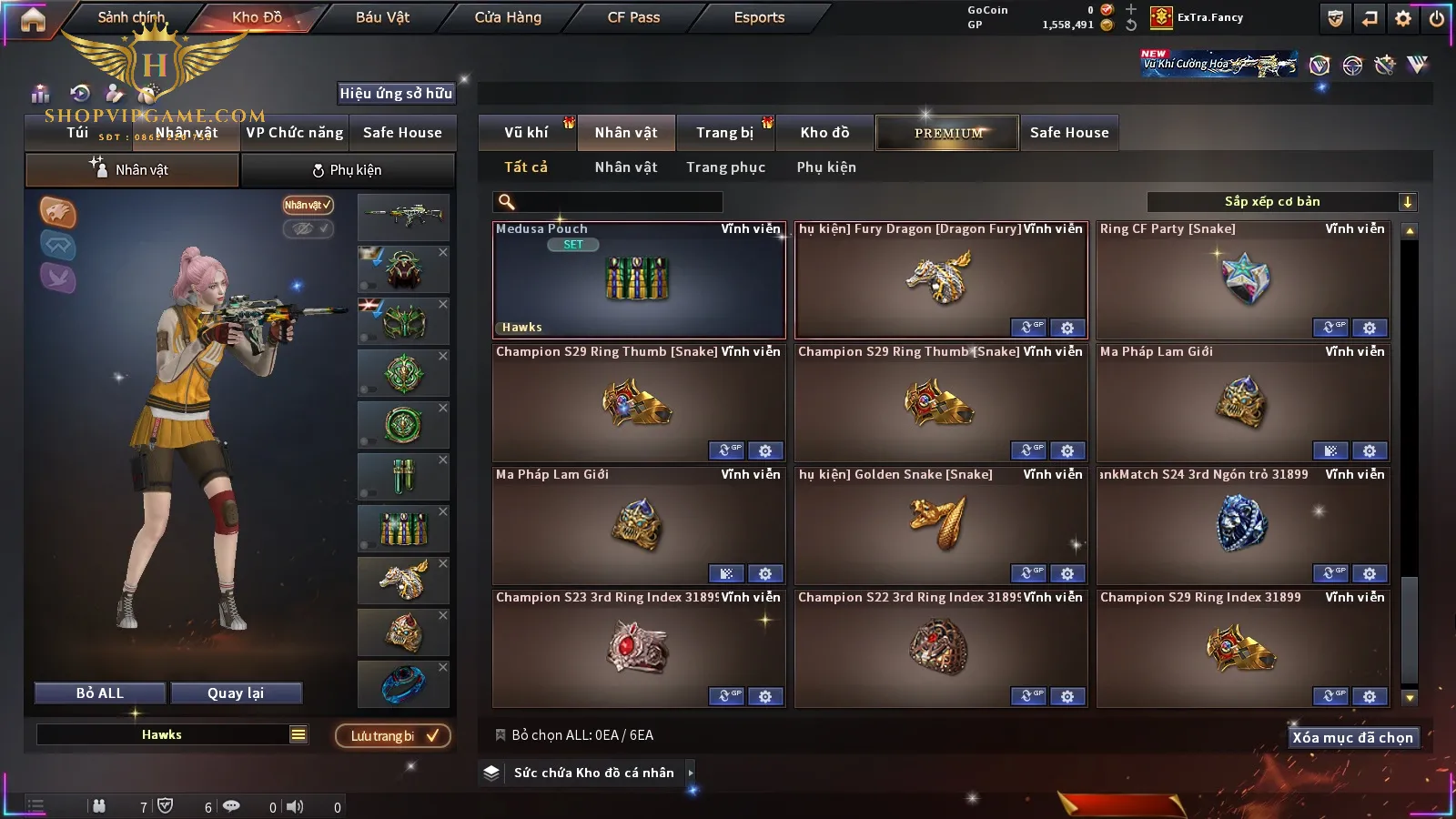The image size is (1456, 819).
Task: Open the Esports menu
Action: click(759, 17)
